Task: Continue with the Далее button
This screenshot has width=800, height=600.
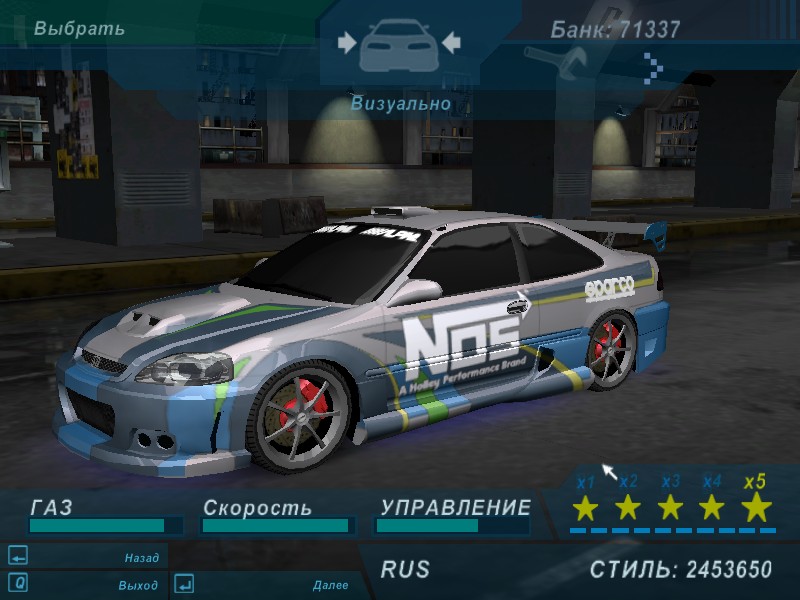Action: pyautogui.click(x=329, y=585)
